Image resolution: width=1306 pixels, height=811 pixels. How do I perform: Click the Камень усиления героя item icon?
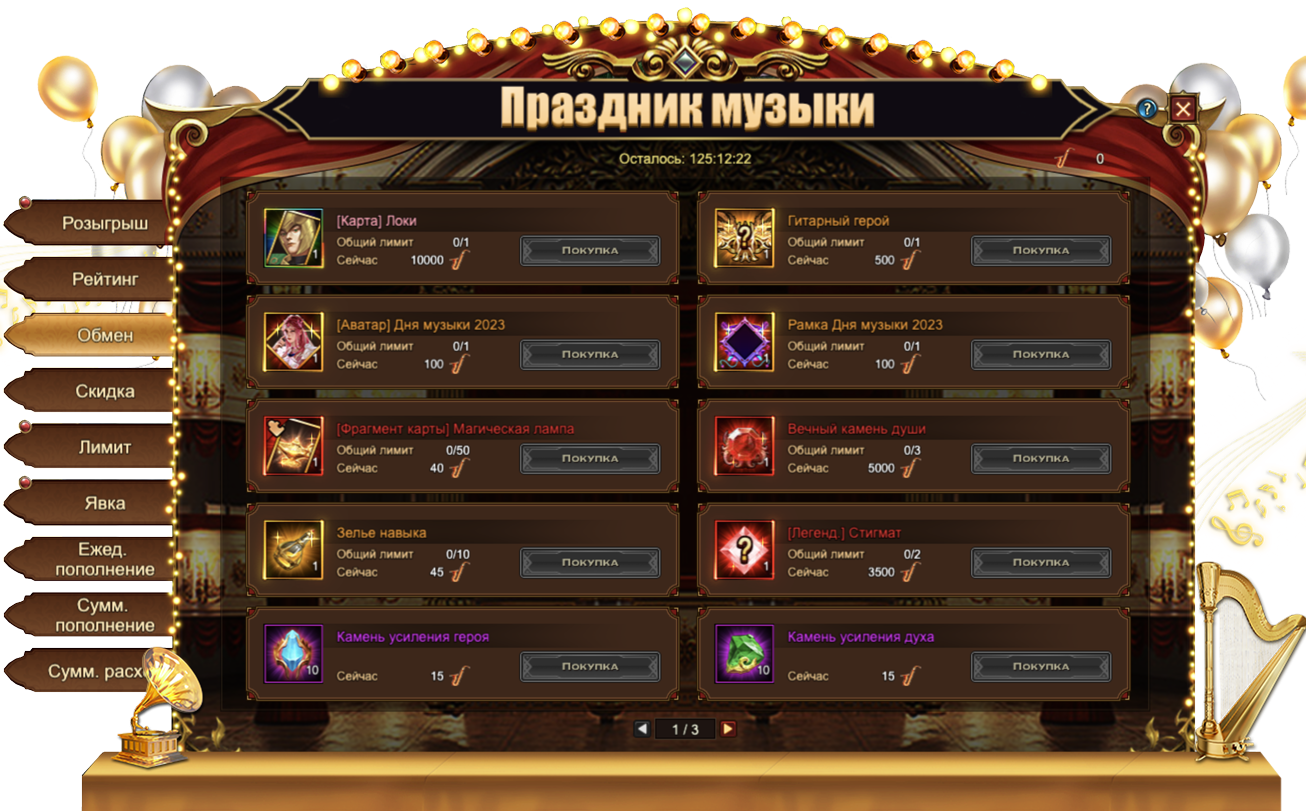293,654
